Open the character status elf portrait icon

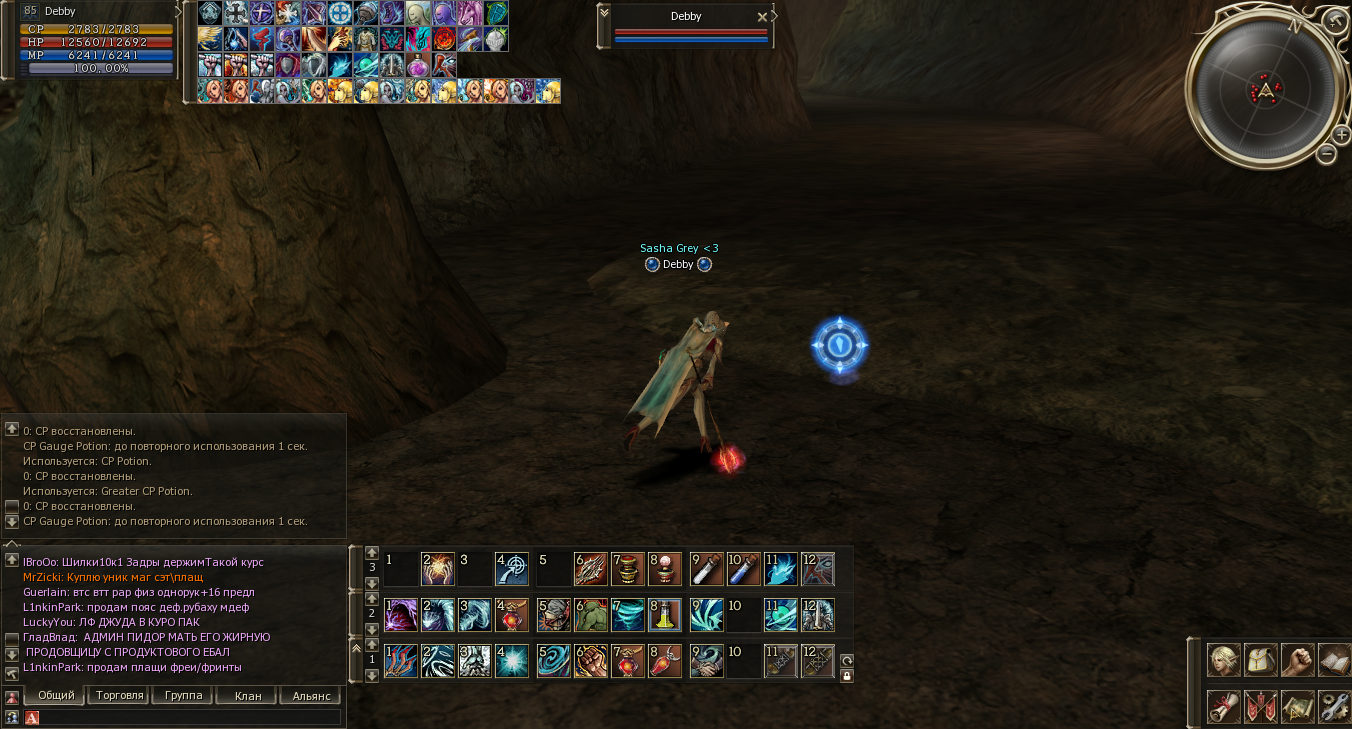pyautogui.click(x=1223, y=660)
